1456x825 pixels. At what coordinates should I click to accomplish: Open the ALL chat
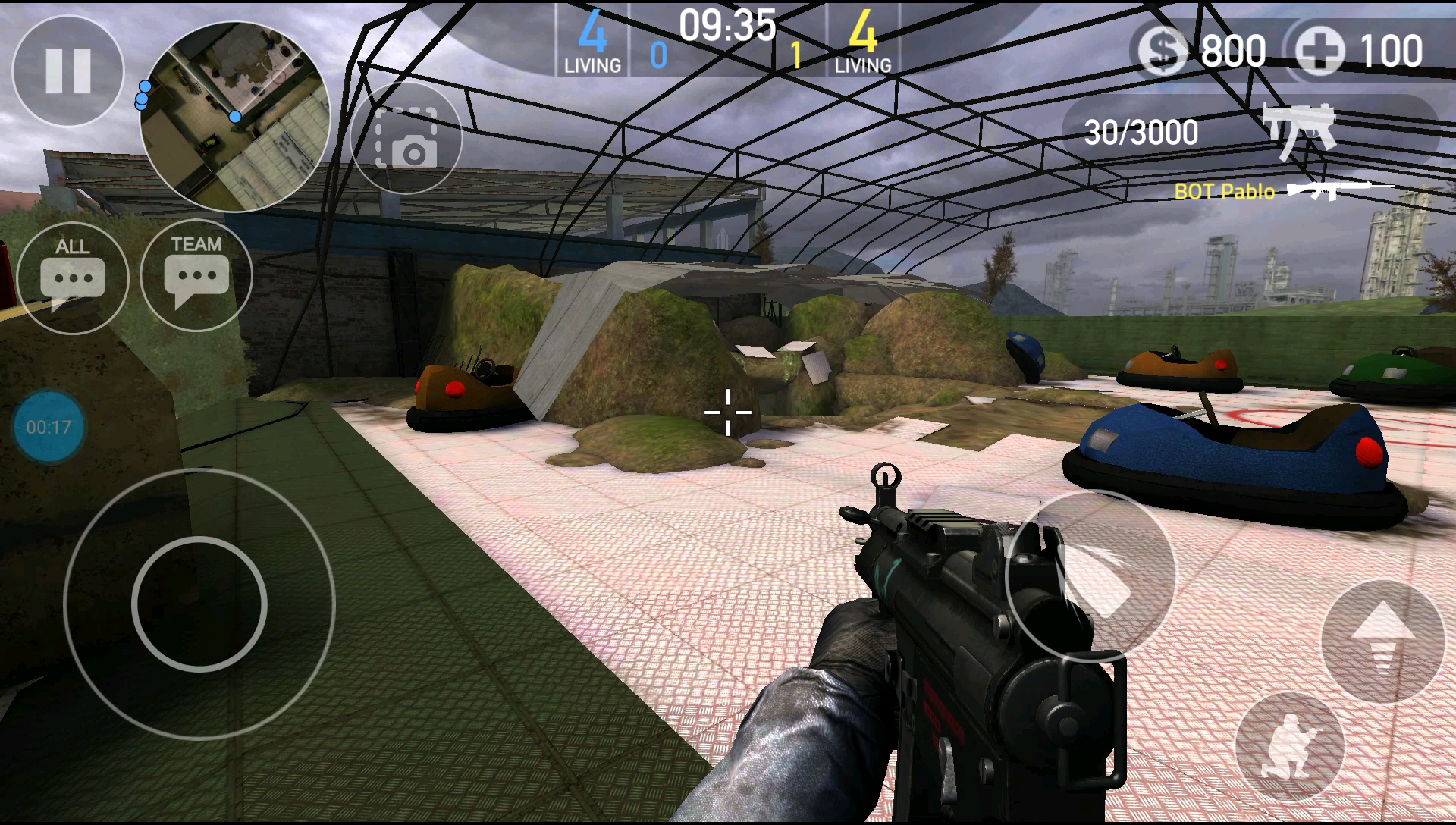pos(73,278)
